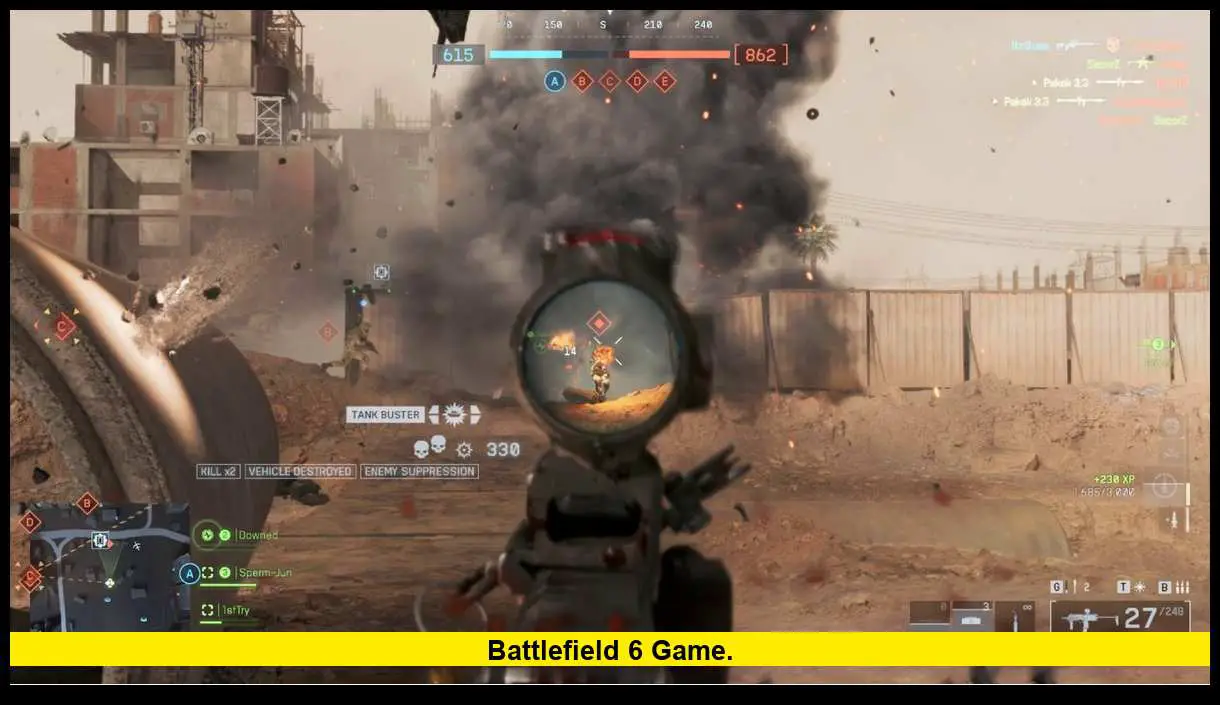Select the primary weapon slot showing 27 ammo
This screenshot has height=705, width=1220.
[x=1120, y=617]
